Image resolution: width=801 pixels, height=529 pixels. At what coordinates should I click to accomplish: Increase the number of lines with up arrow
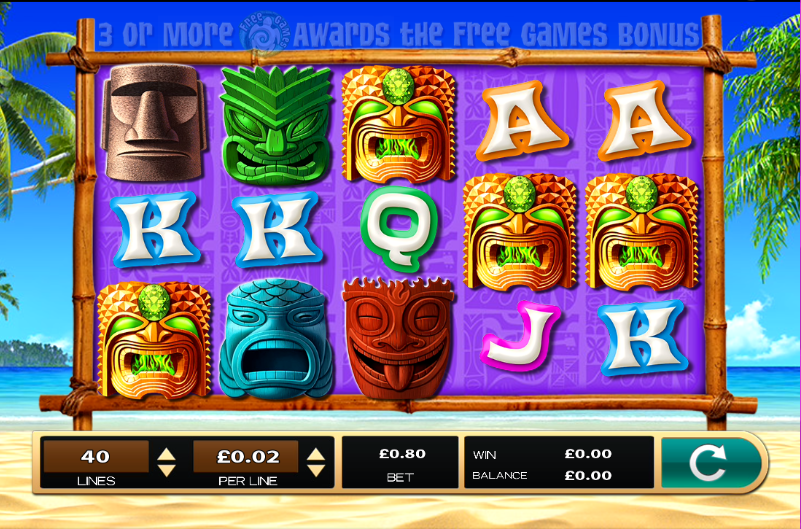[x=167, y=454]
